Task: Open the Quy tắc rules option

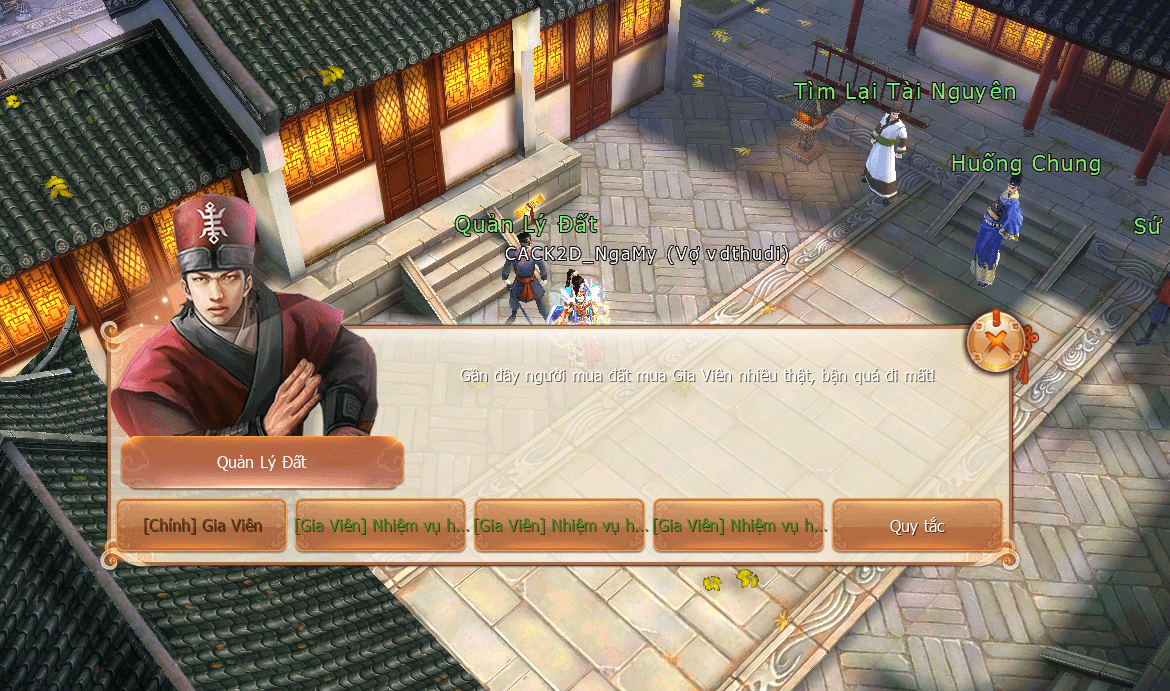Action: [x=917, y=526]
